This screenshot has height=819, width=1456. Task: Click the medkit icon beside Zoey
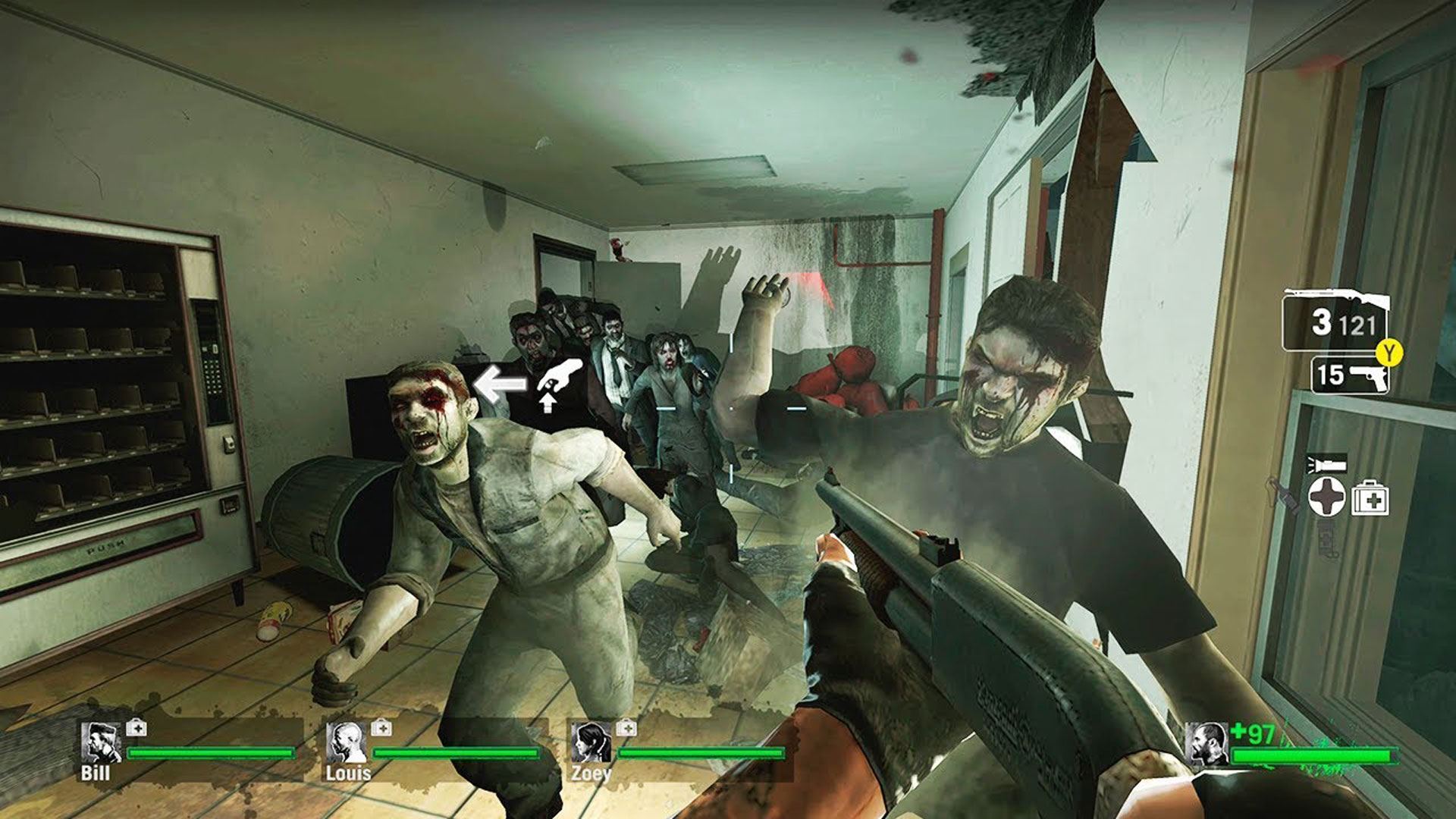[626, 728]
